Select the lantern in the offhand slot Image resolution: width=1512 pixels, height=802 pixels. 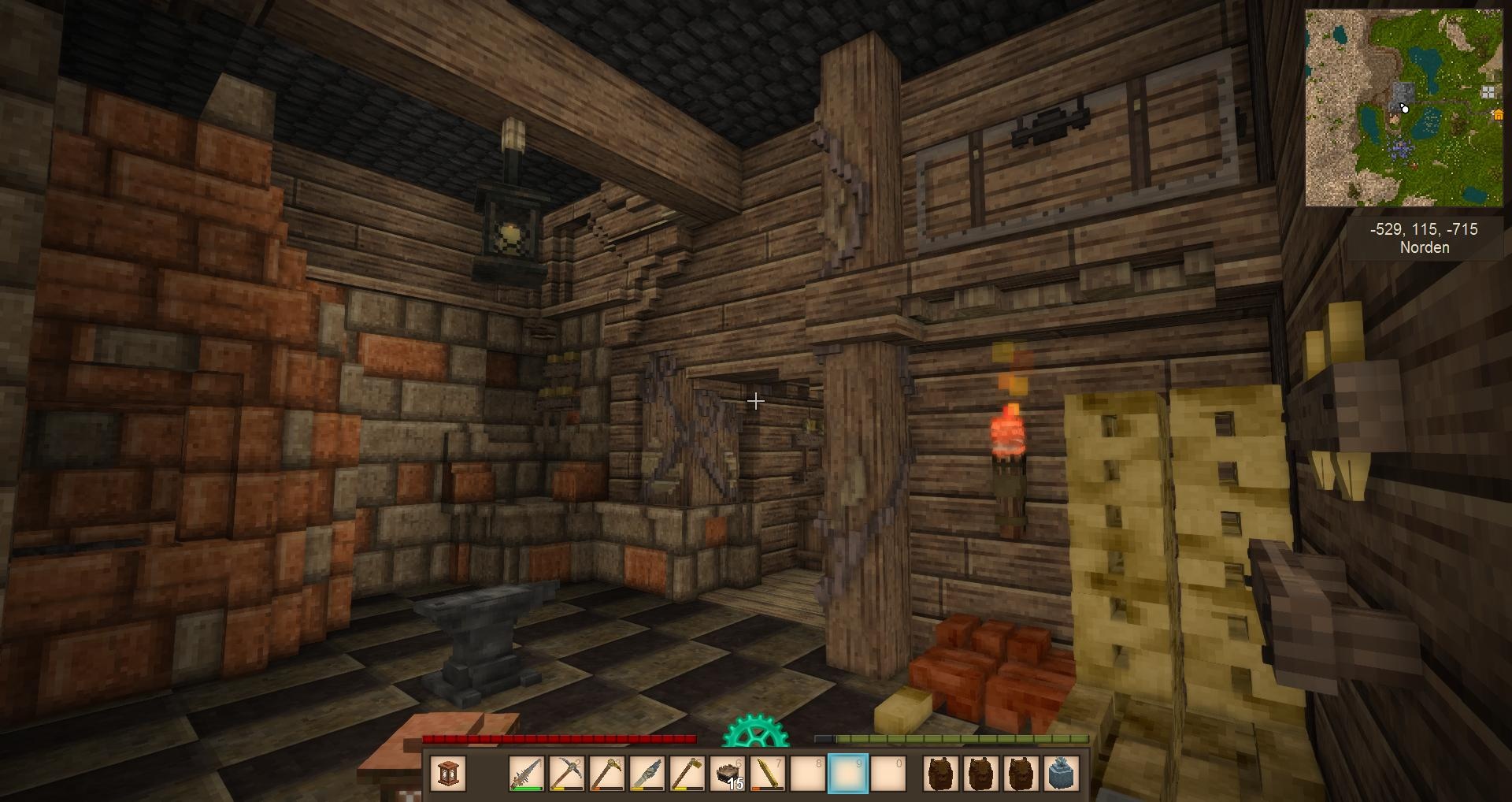click(449, 773)
